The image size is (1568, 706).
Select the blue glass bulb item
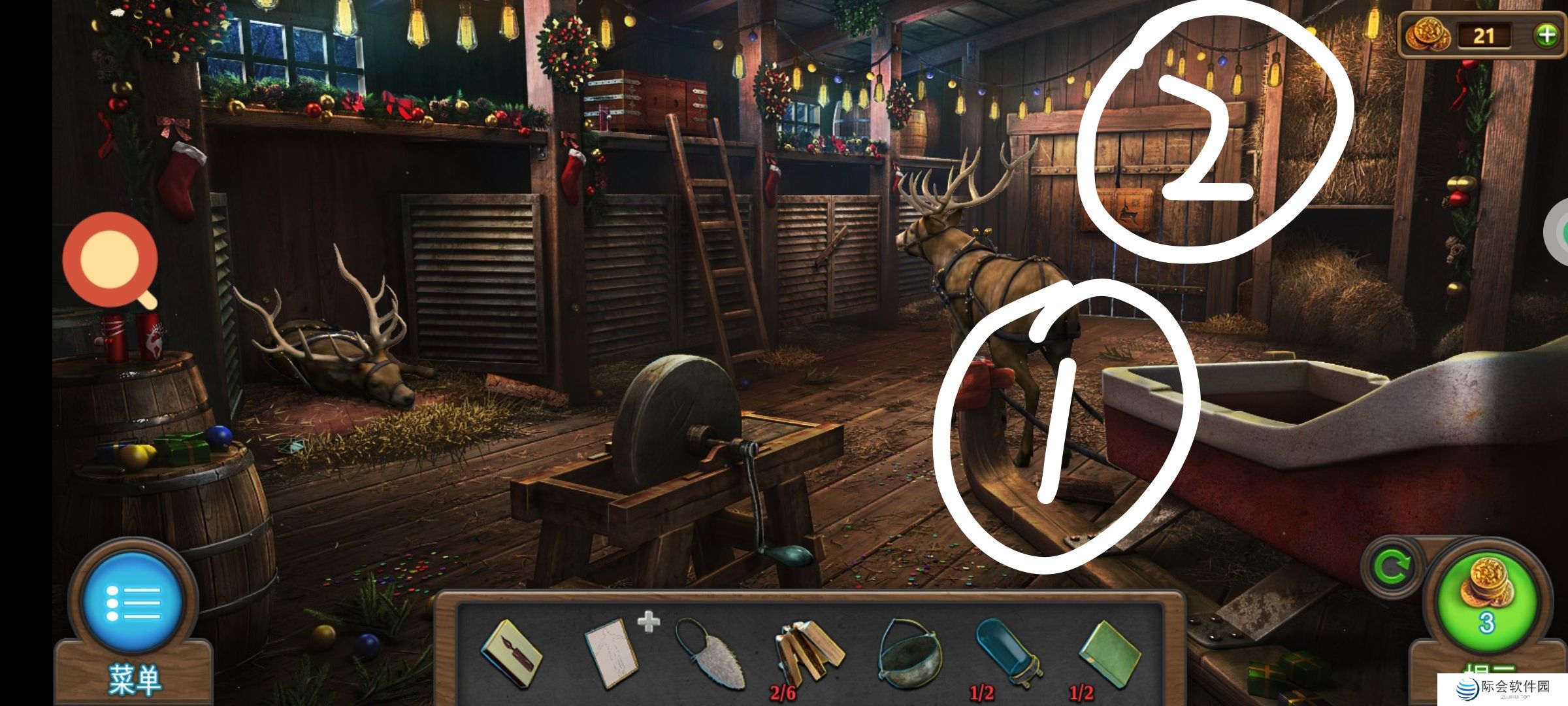(1007, 652)
